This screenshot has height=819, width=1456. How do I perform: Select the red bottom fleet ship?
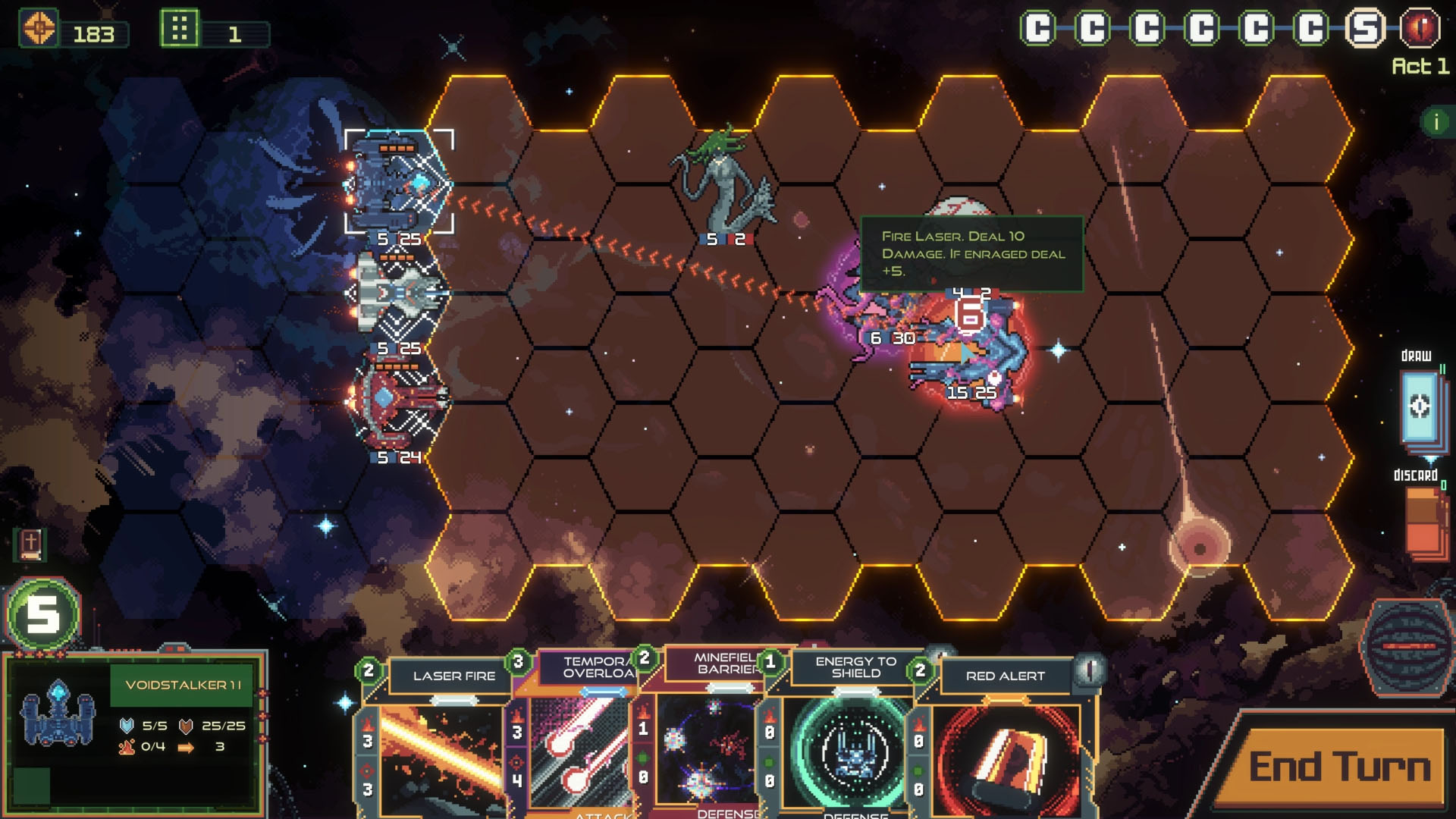tap(397, 400)
